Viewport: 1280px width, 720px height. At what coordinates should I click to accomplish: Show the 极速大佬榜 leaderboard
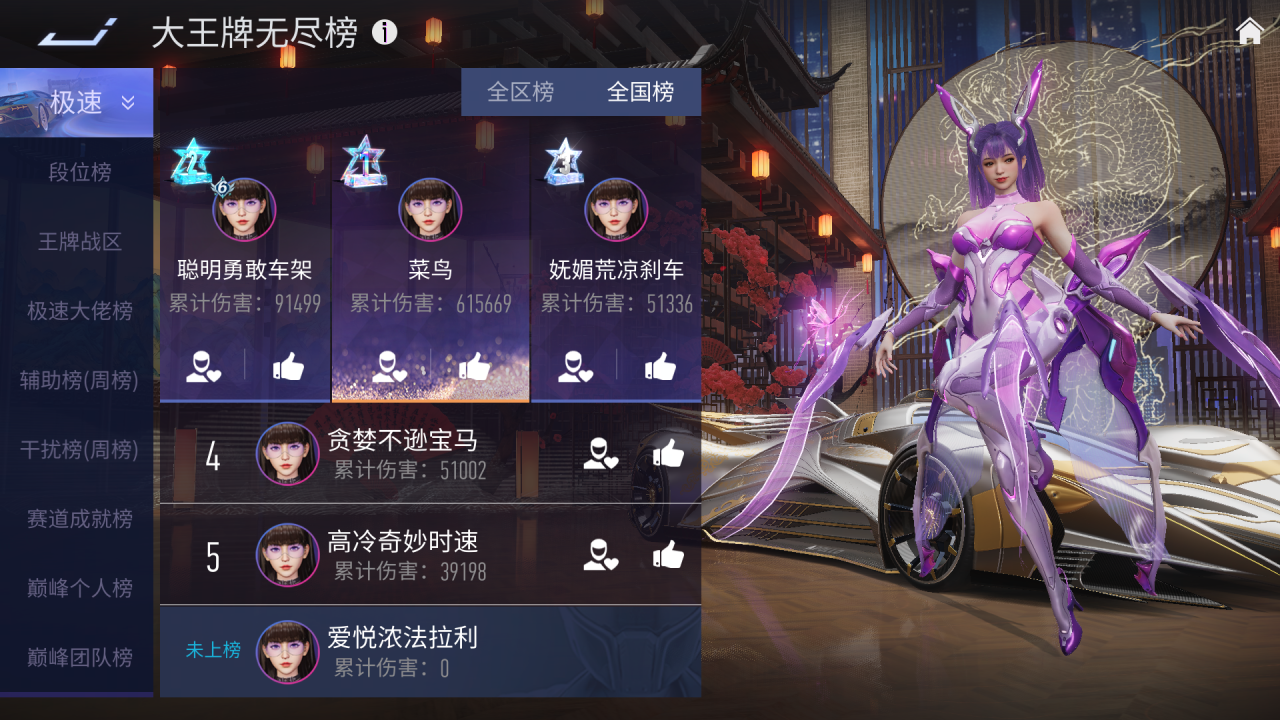[80, 311]
